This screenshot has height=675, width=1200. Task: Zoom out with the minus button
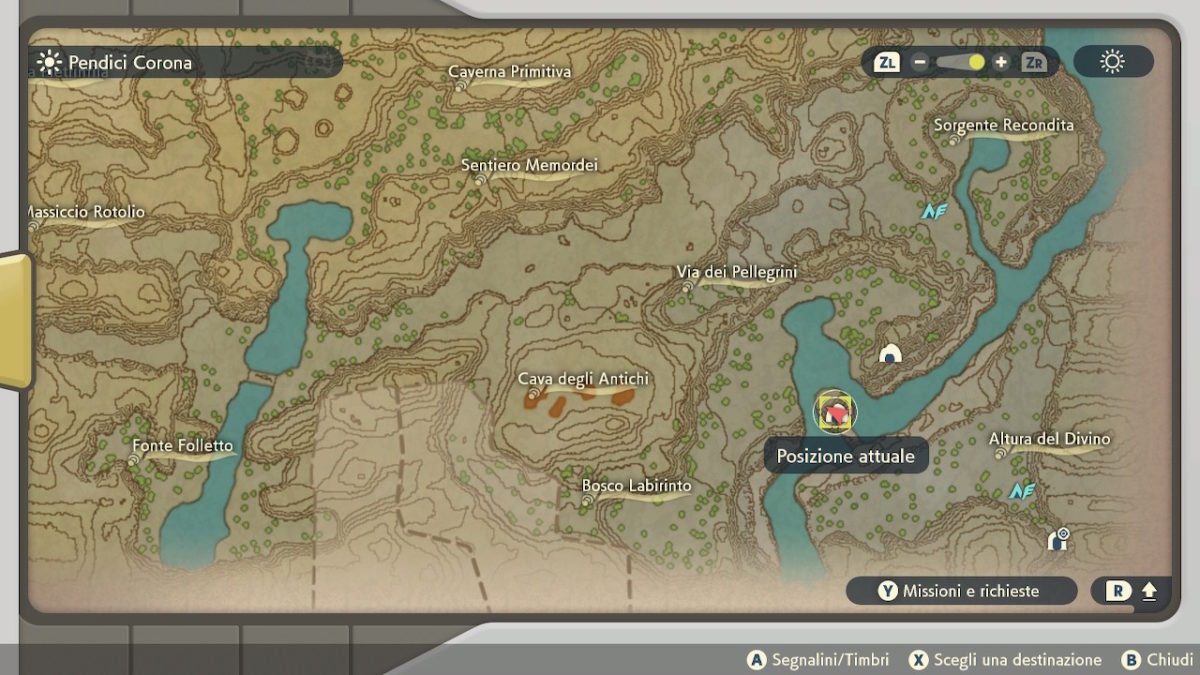[x=919, y=62]
